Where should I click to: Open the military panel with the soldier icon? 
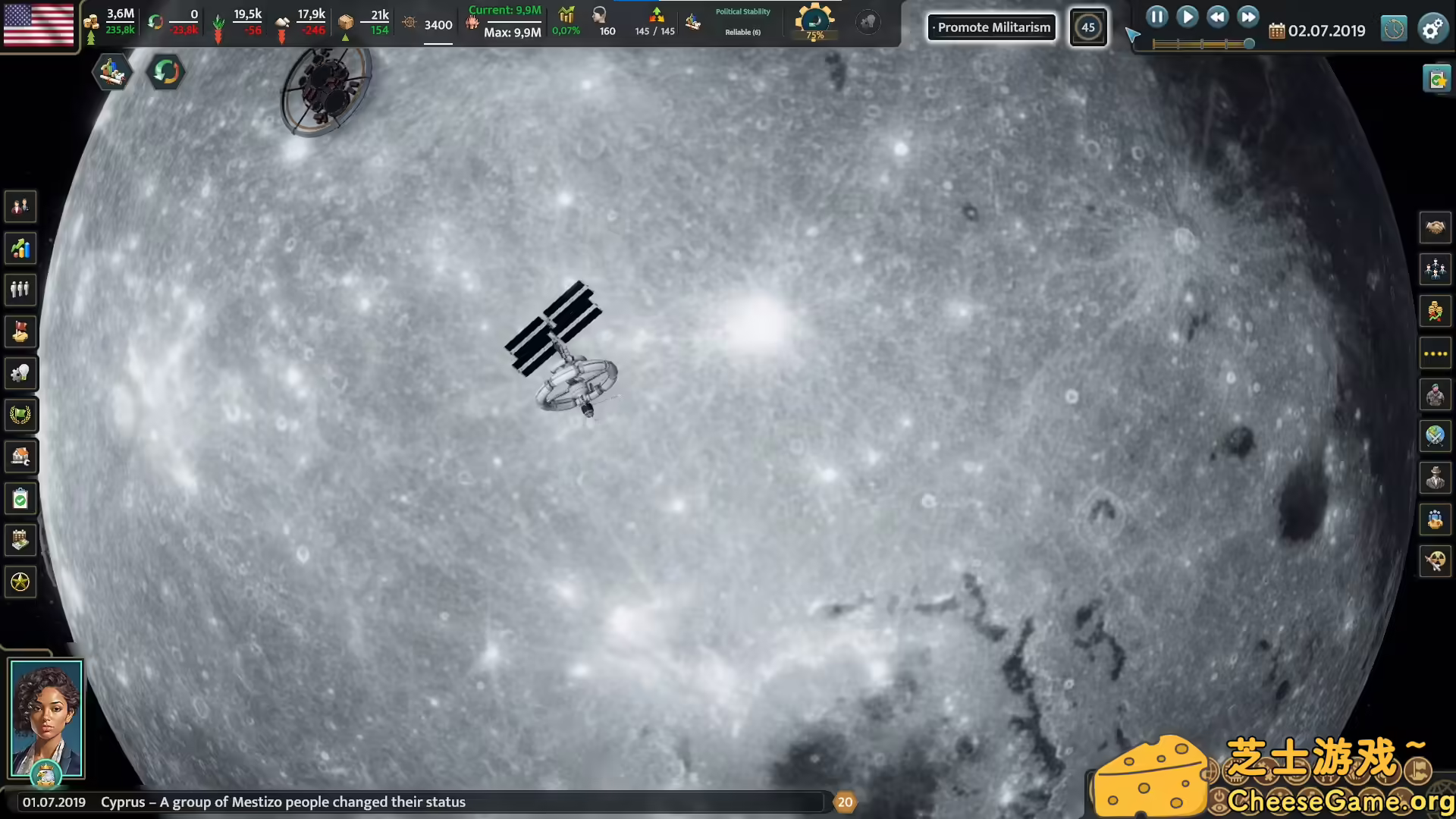(x=1435, y=394)
